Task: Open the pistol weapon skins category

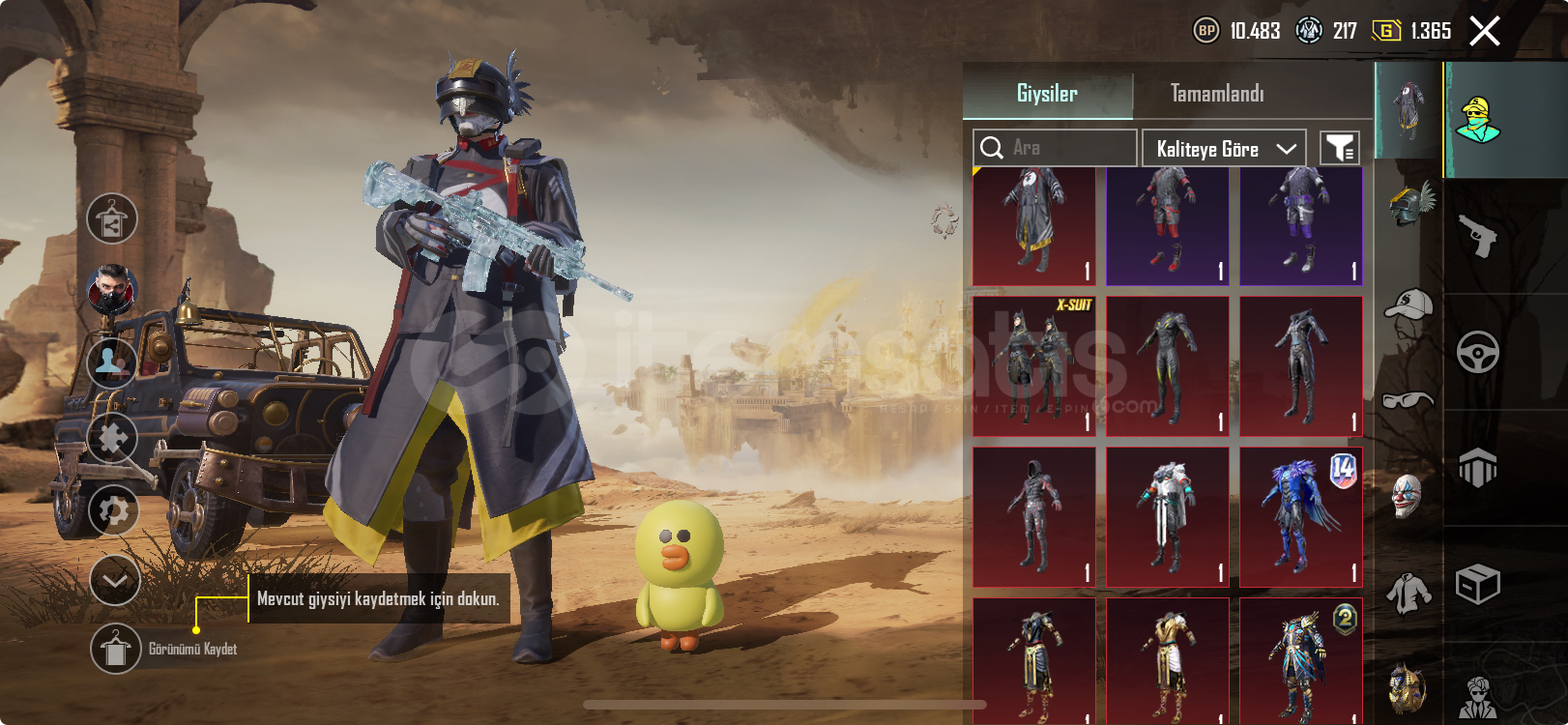Action: click(x=1477, y=236)
